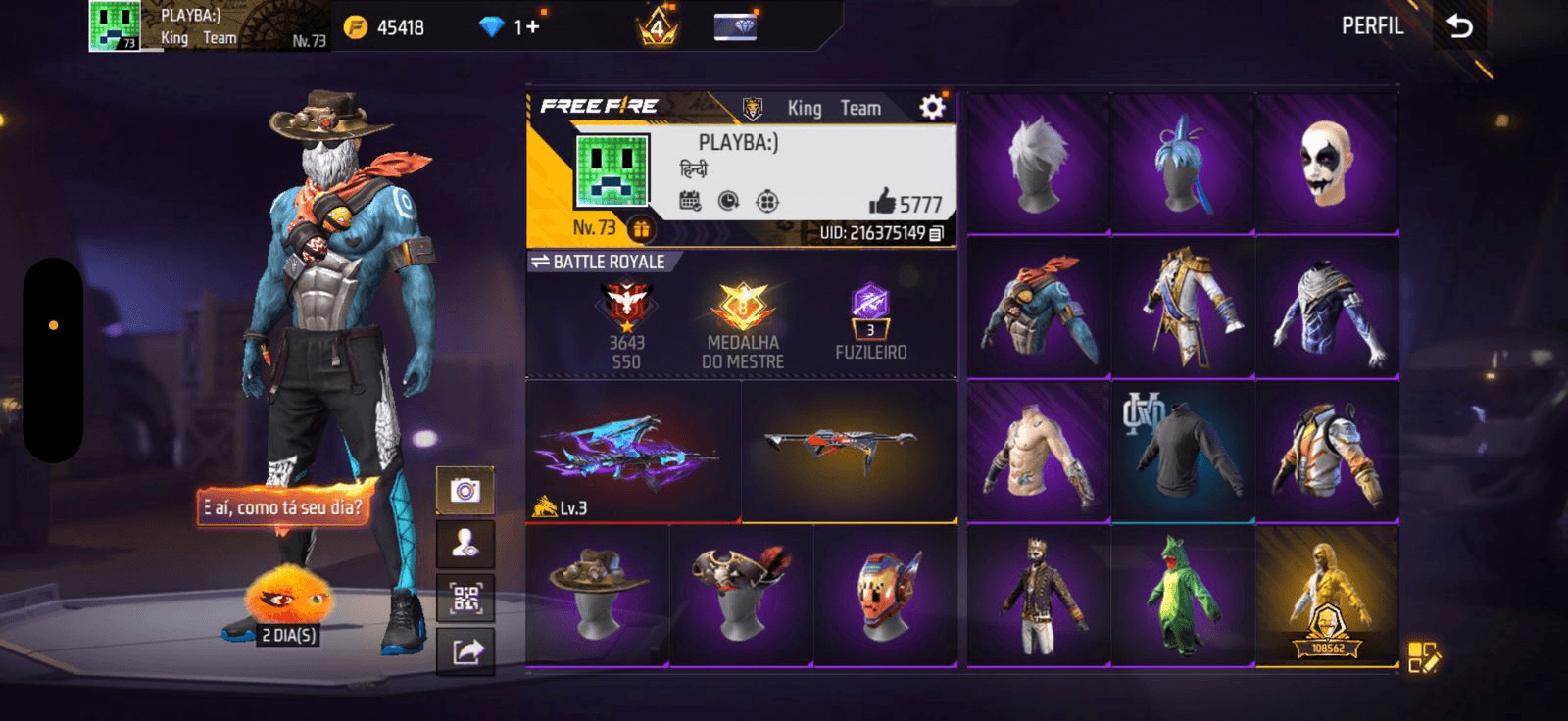Open the character view button

click(465, 544)
